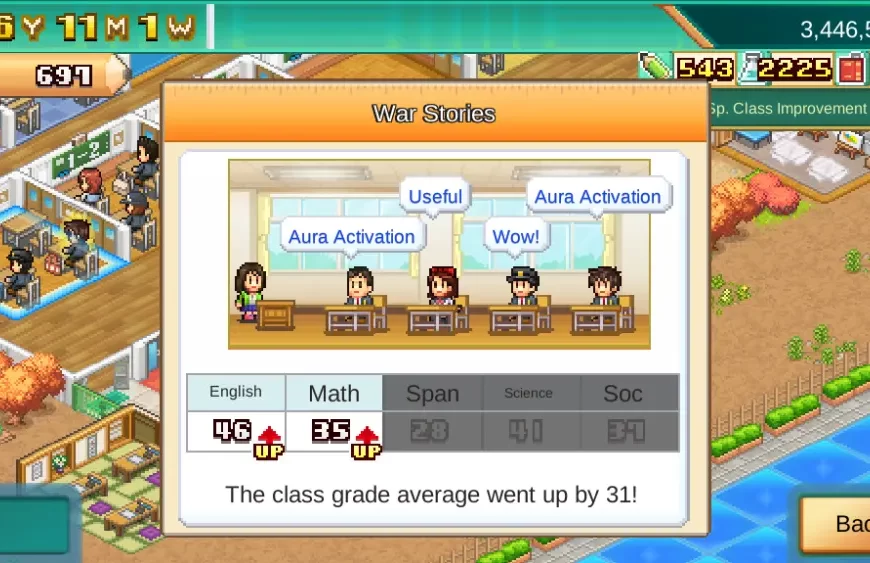Go back with the Back button

coord(840,524)
